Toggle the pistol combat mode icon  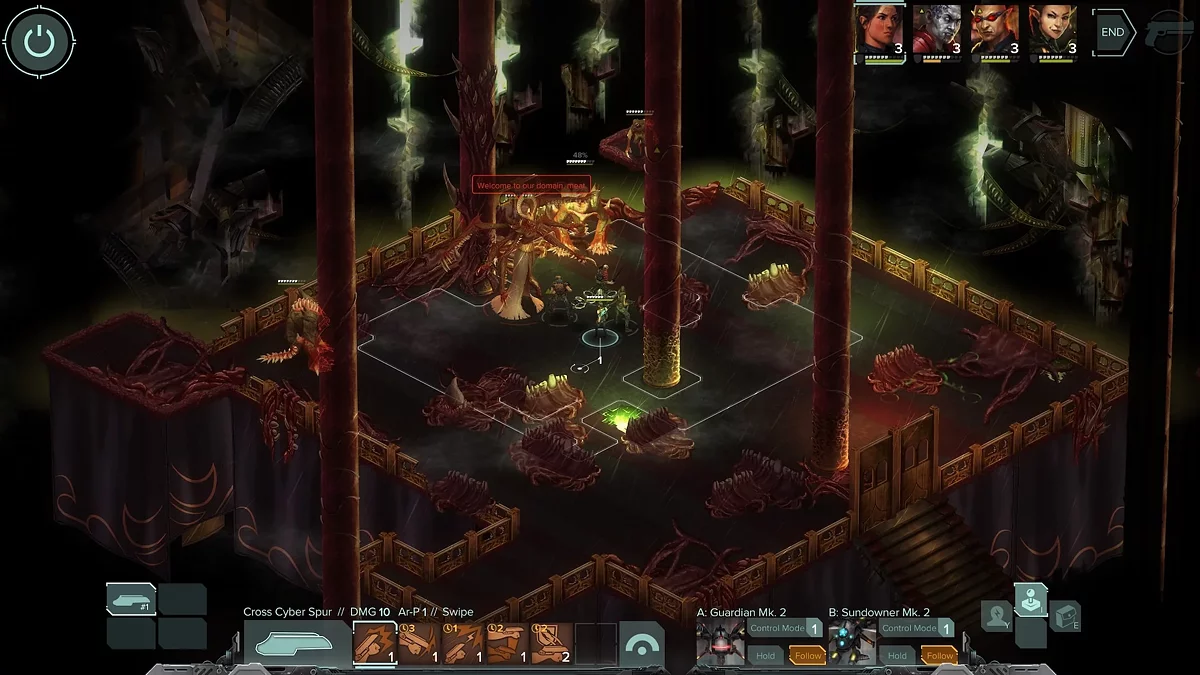point(1170,30)
